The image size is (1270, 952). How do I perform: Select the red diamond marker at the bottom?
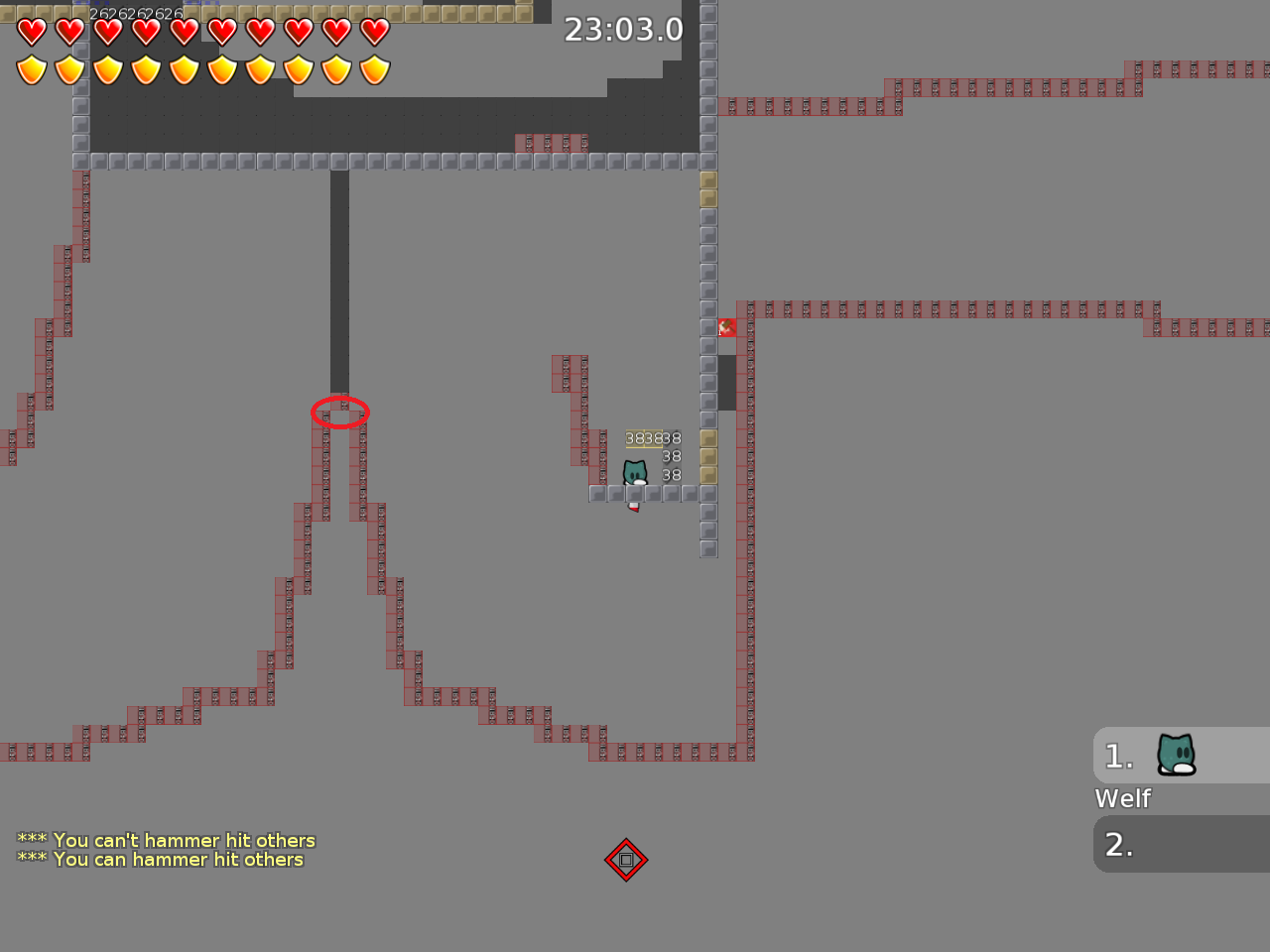(x=626, y=860)
